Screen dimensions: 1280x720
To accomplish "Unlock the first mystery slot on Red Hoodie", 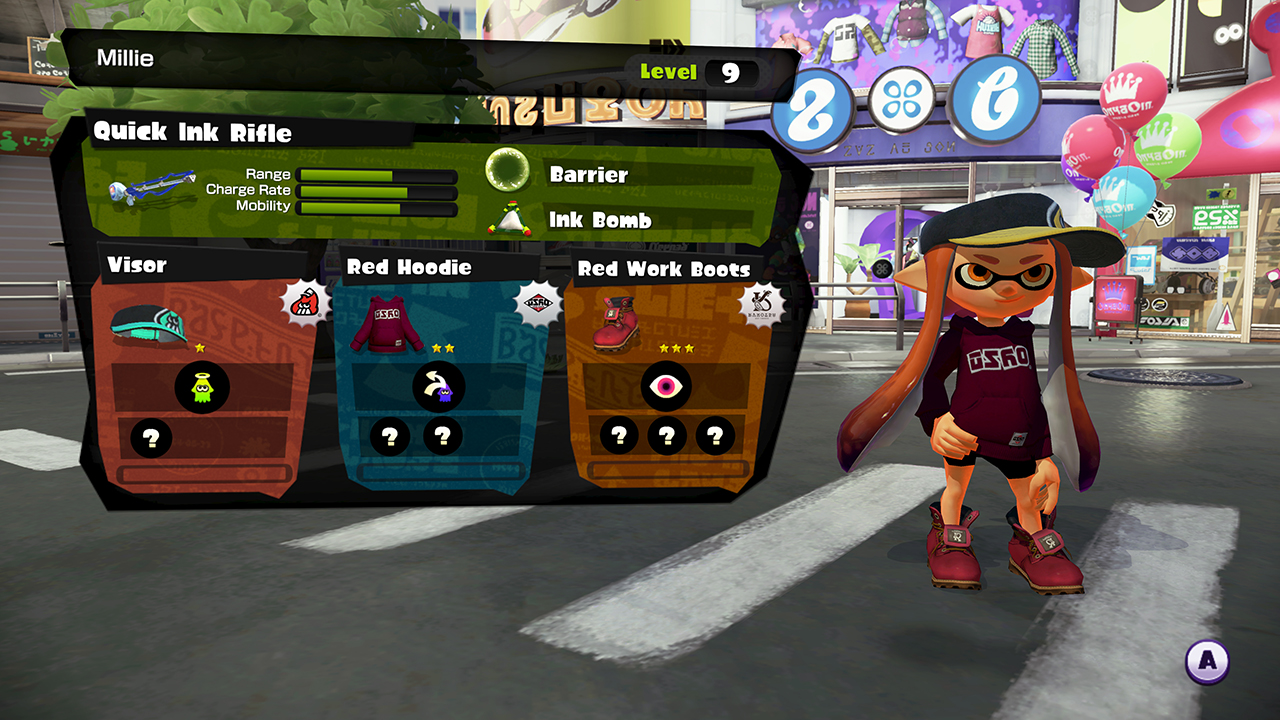I will coord(389,438).
